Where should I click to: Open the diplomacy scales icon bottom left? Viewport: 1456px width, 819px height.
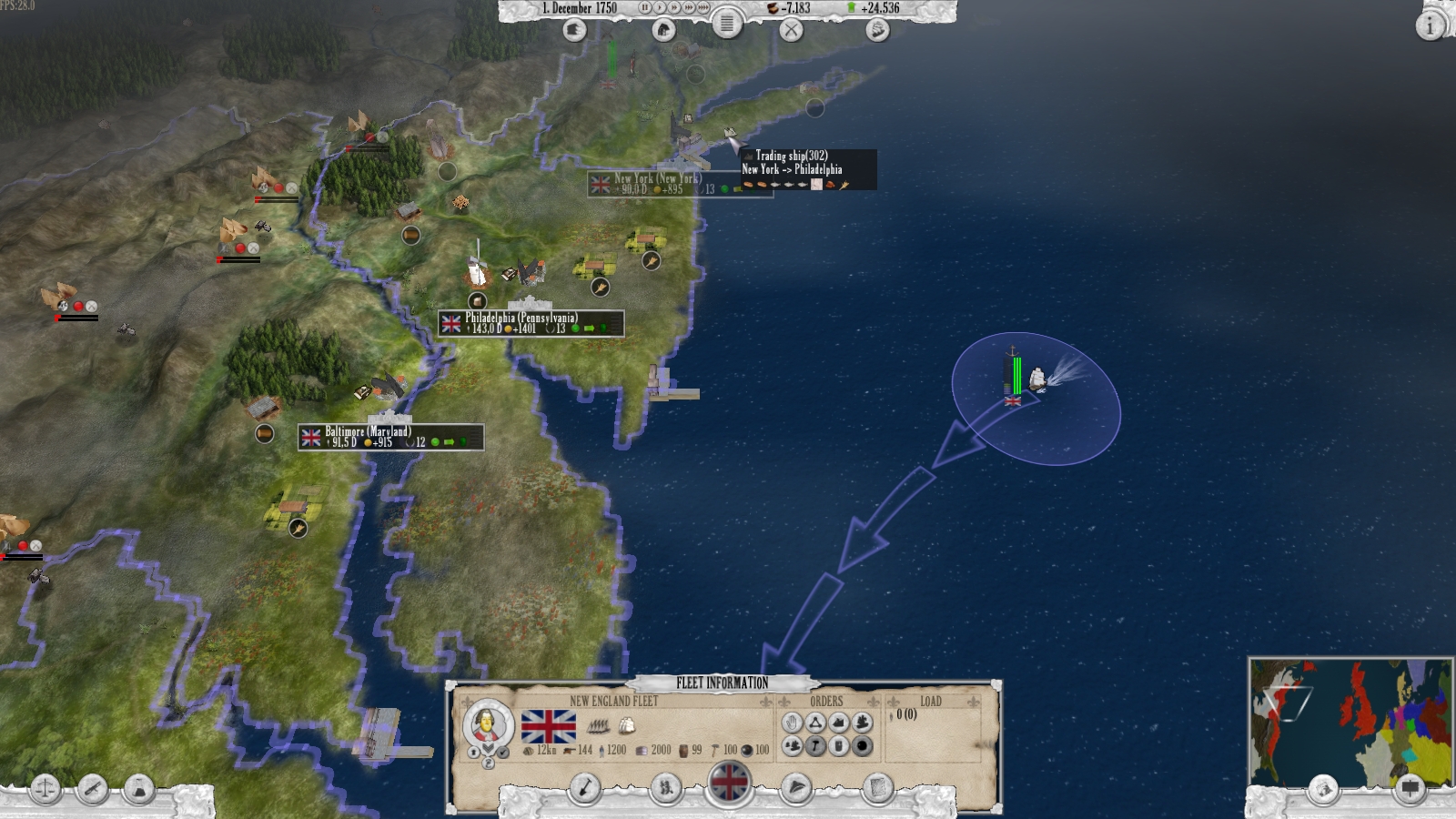pyautogui.click(x=45, y=790)
